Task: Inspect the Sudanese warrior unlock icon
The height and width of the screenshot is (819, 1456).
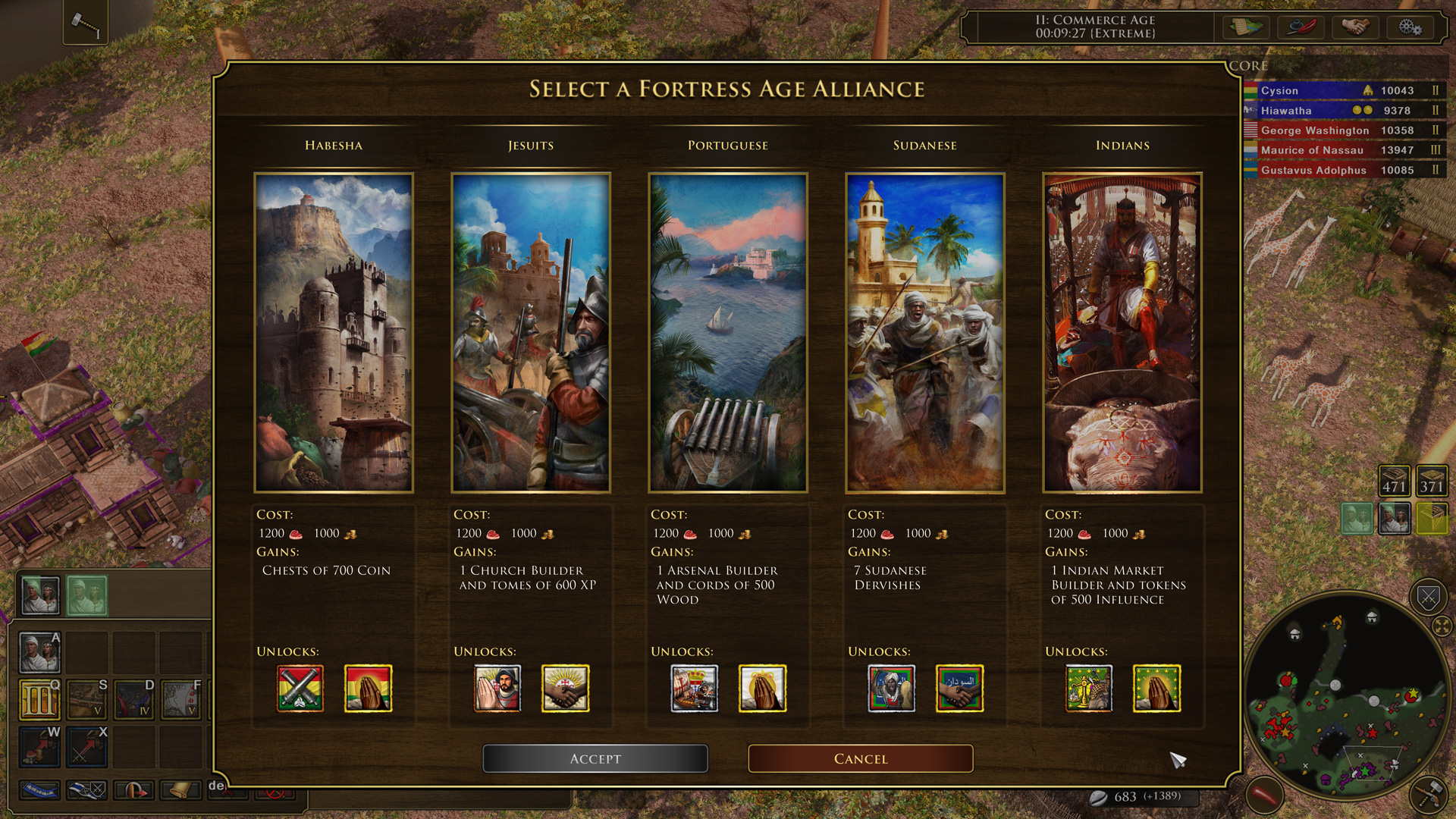Action: coord(891,689)
